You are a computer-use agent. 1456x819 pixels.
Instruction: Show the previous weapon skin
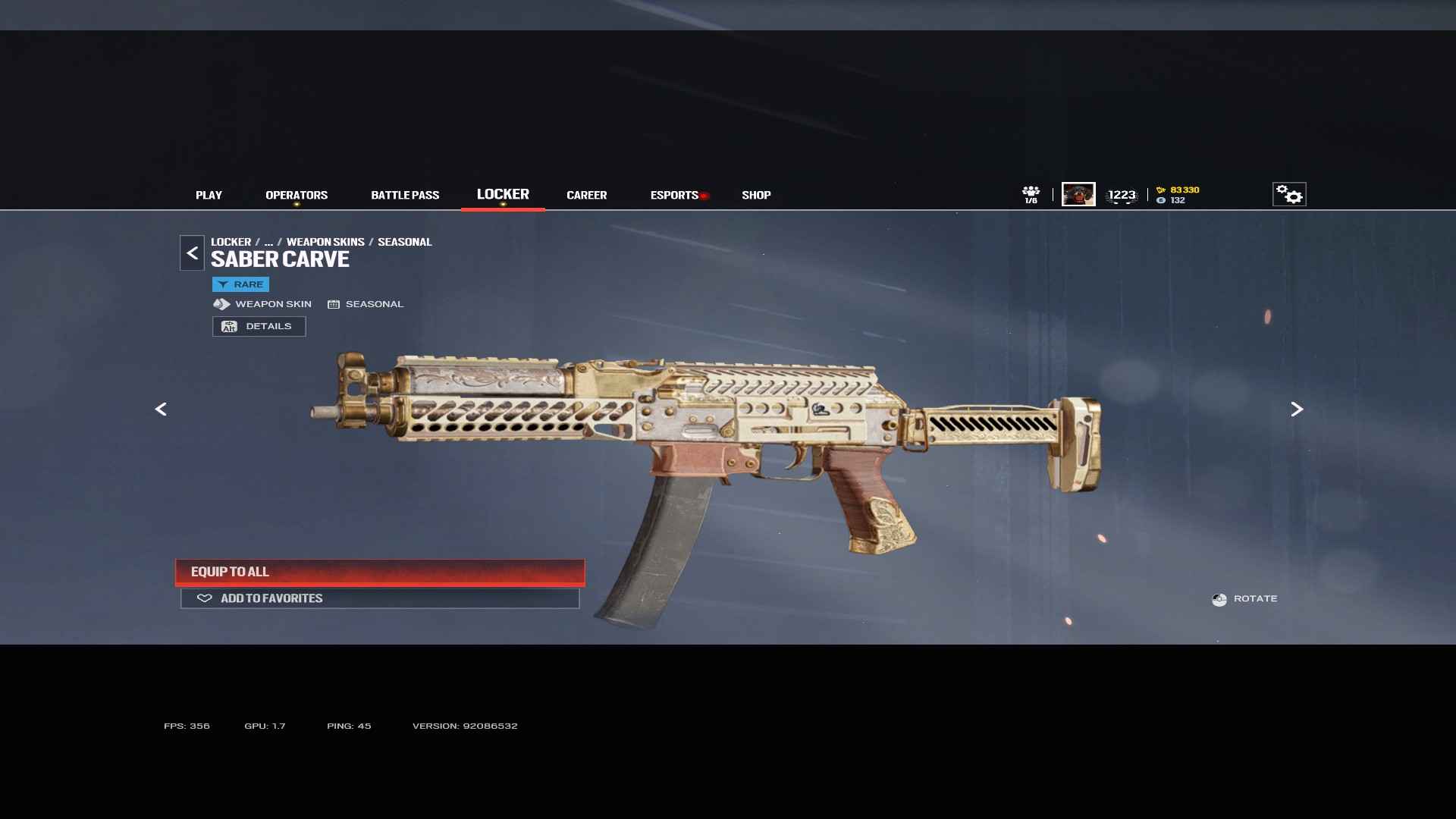pos(161,409)
